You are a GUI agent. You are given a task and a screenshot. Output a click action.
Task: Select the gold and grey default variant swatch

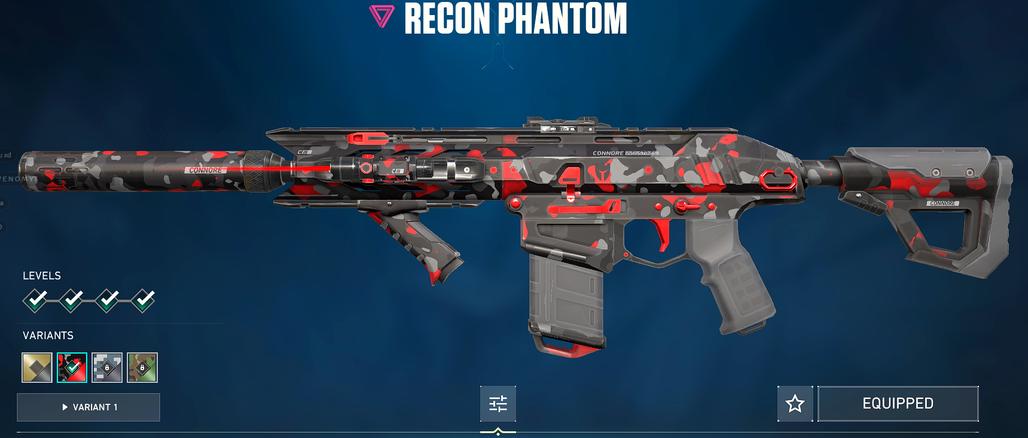pos(37,367)
